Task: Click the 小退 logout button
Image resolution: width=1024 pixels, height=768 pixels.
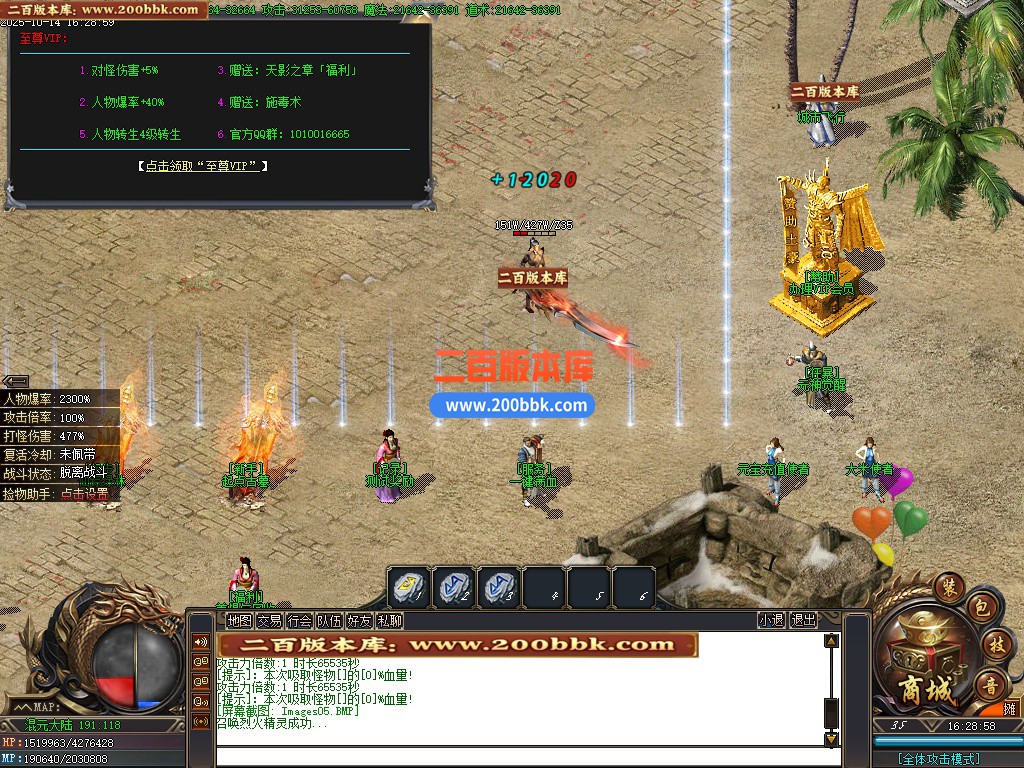Action: pyautogui.click(x=770, y=620)
